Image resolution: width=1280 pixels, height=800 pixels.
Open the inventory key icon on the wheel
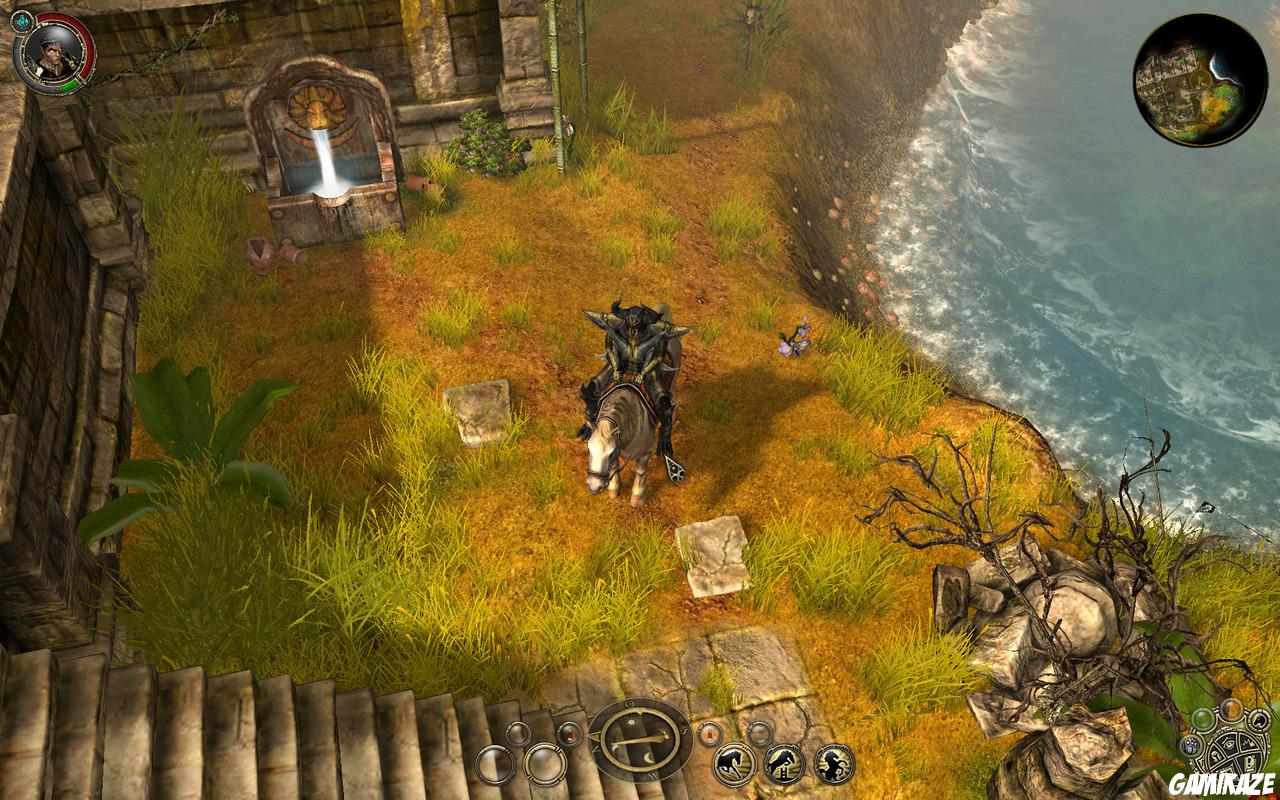click(x=1216, y=757)
